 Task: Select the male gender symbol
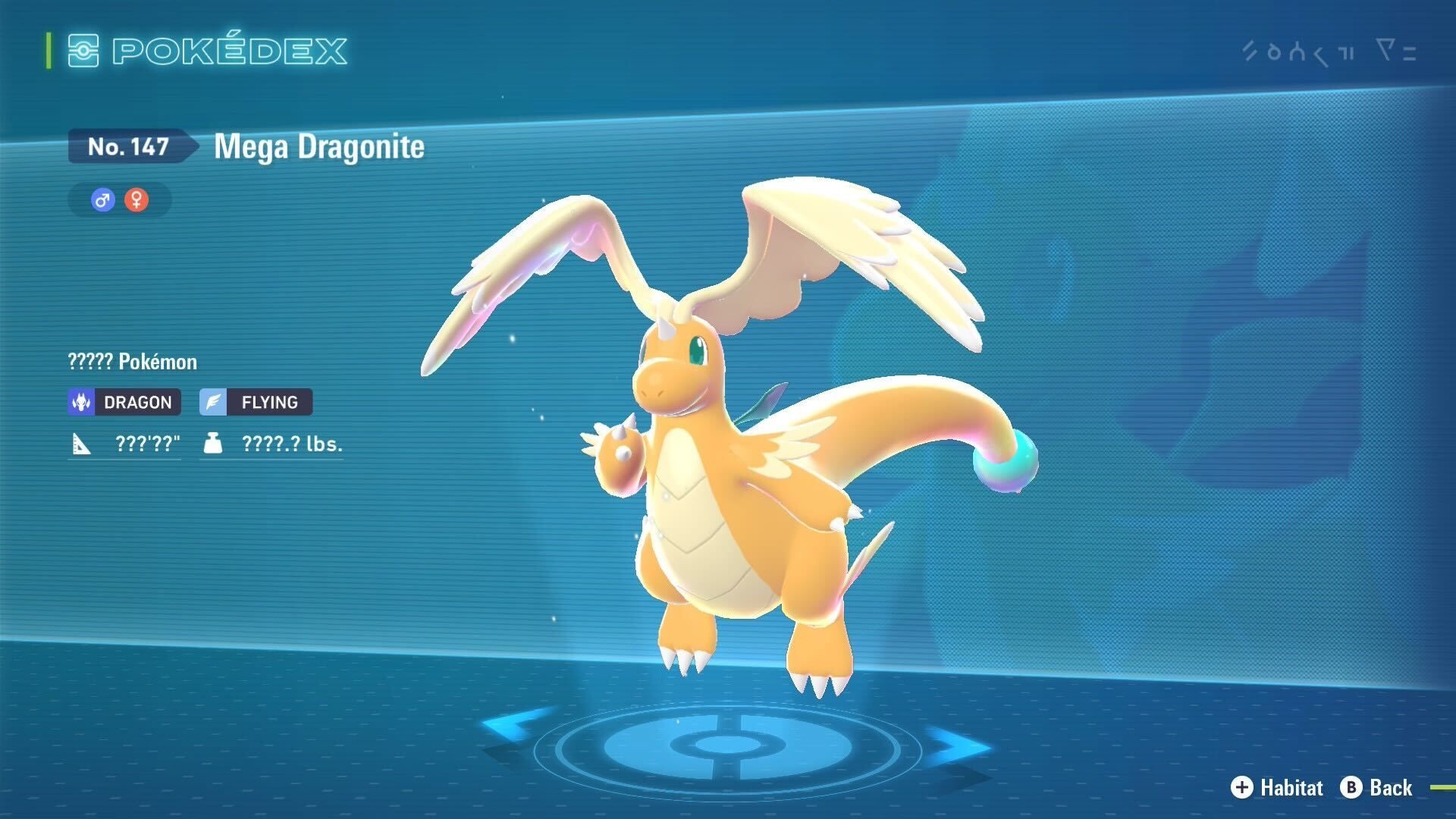102,200
